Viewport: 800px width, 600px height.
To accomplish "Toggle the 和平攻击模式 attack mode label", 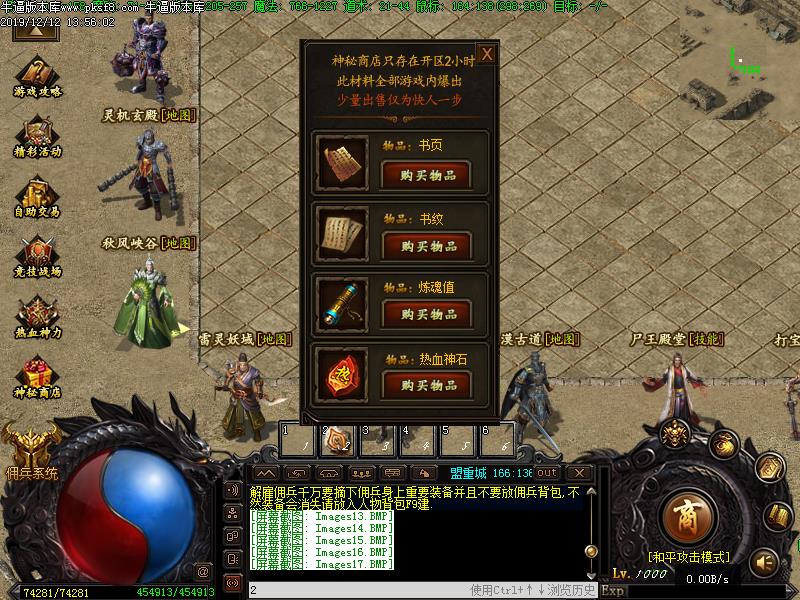I will pyautogui.click(x=688, y=557).
